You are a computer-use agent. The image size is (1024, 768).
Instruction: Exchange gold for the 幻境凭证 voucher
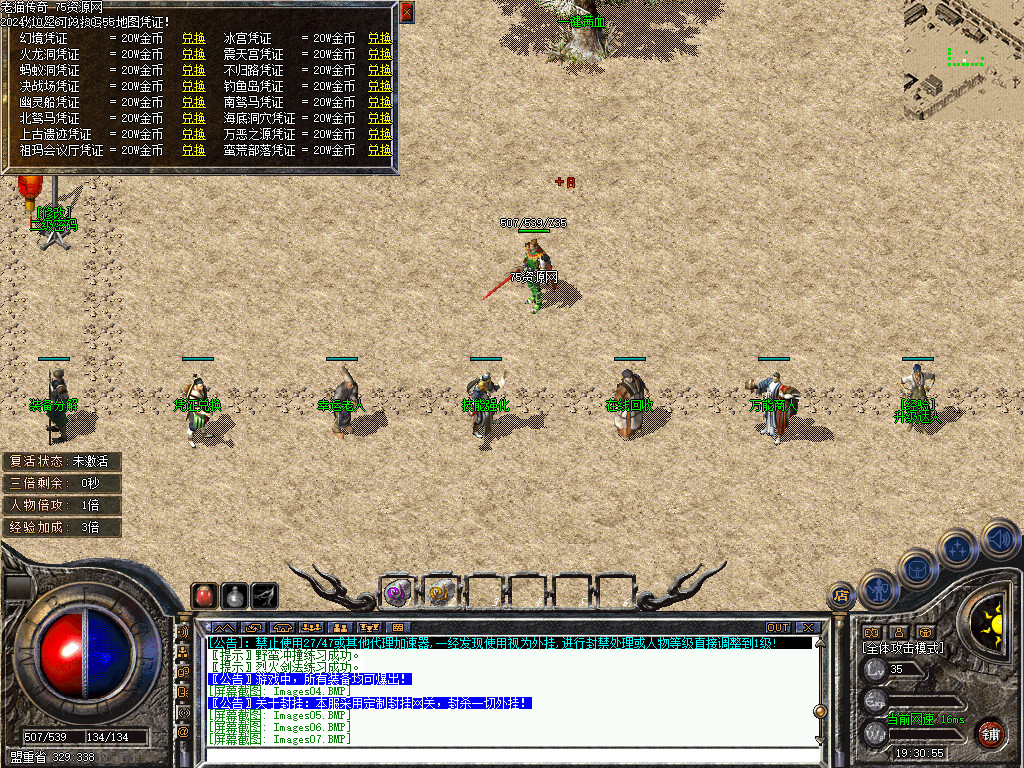tap(193, 39)
